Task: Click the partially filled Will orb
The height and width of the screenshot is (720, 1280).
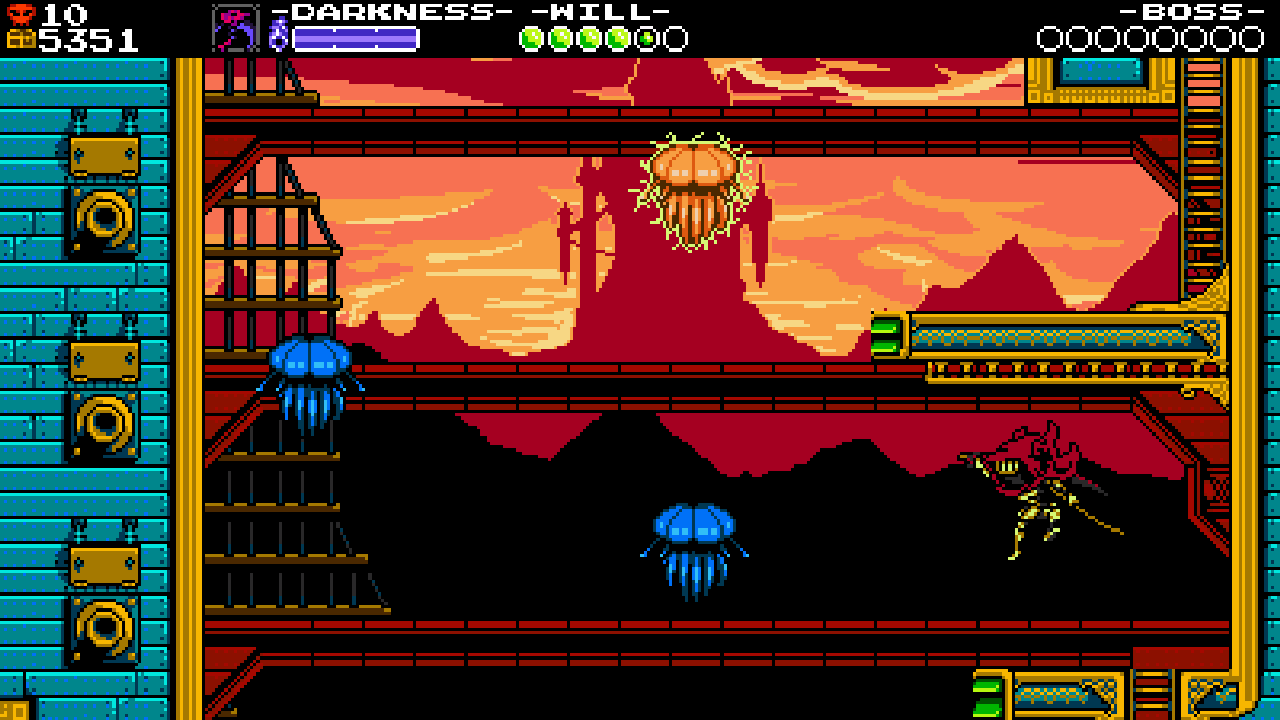Action: [x=646, y=38]
